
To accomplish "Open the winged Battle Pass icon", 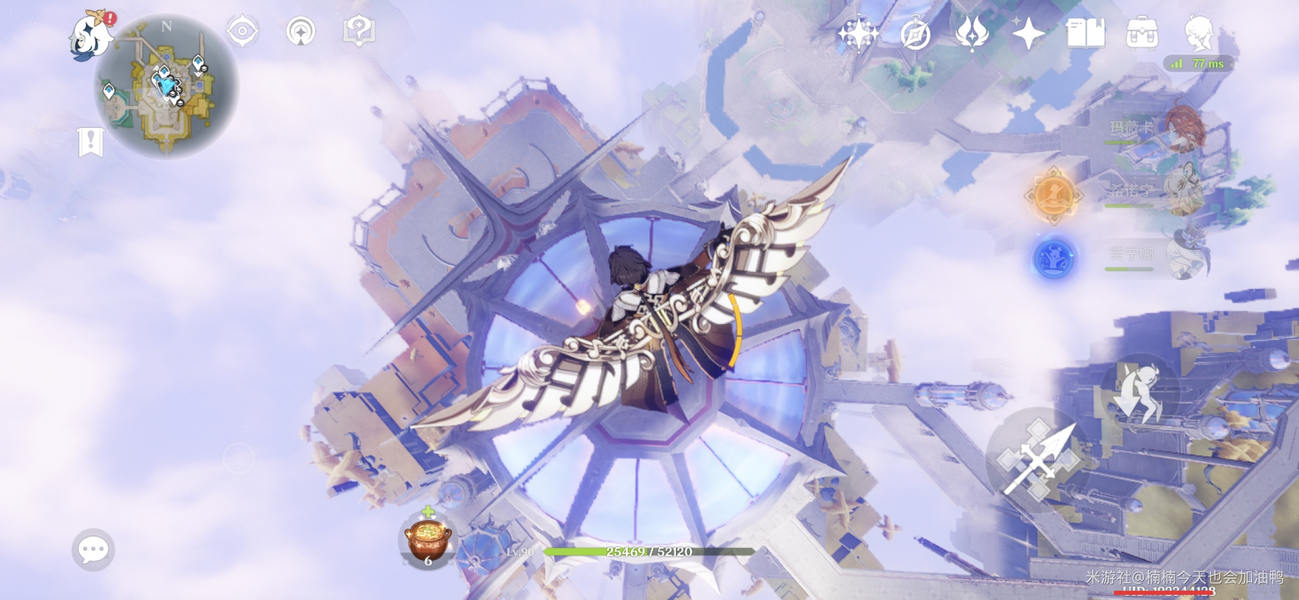I will coord(971,34).
